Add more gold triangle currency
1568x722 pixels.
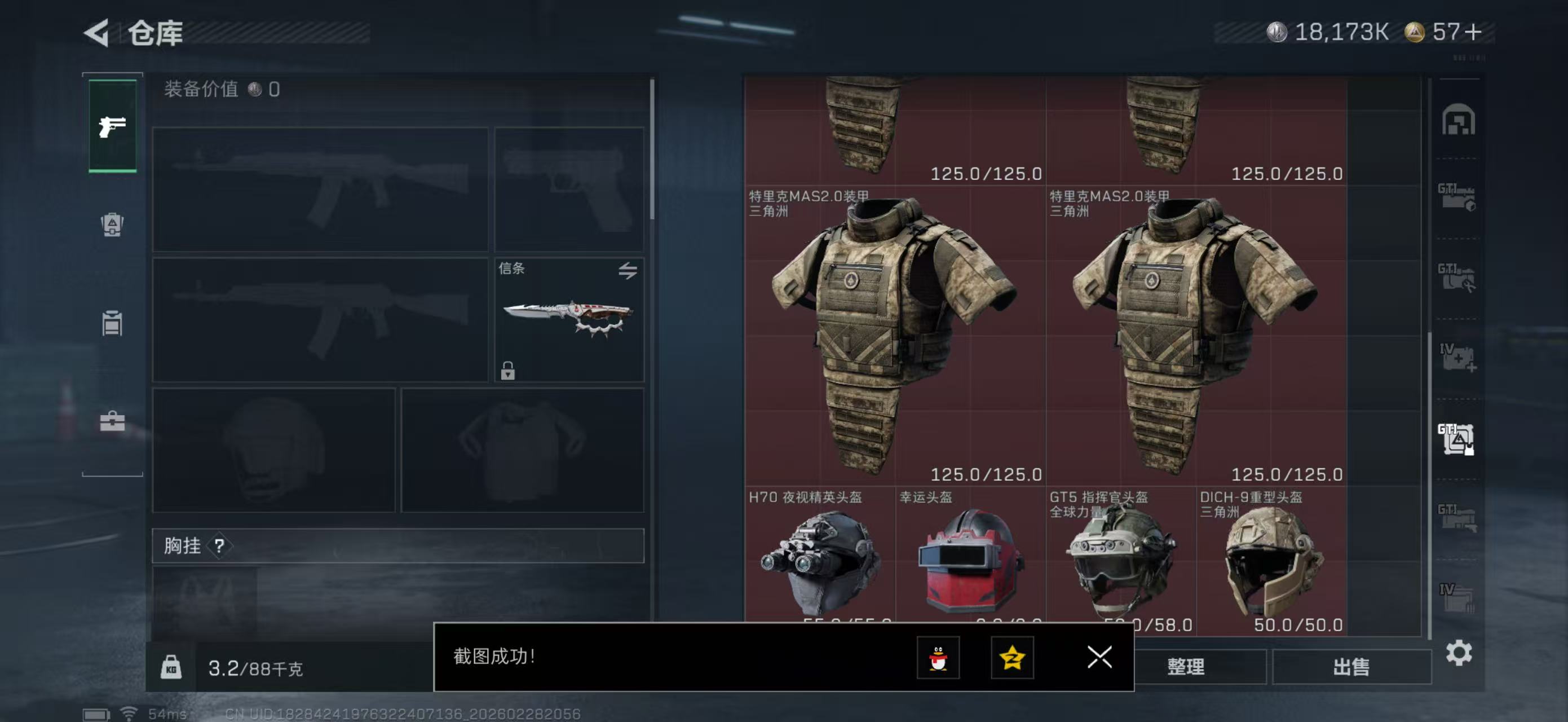pyautogui.click(x=1473, y=32)
